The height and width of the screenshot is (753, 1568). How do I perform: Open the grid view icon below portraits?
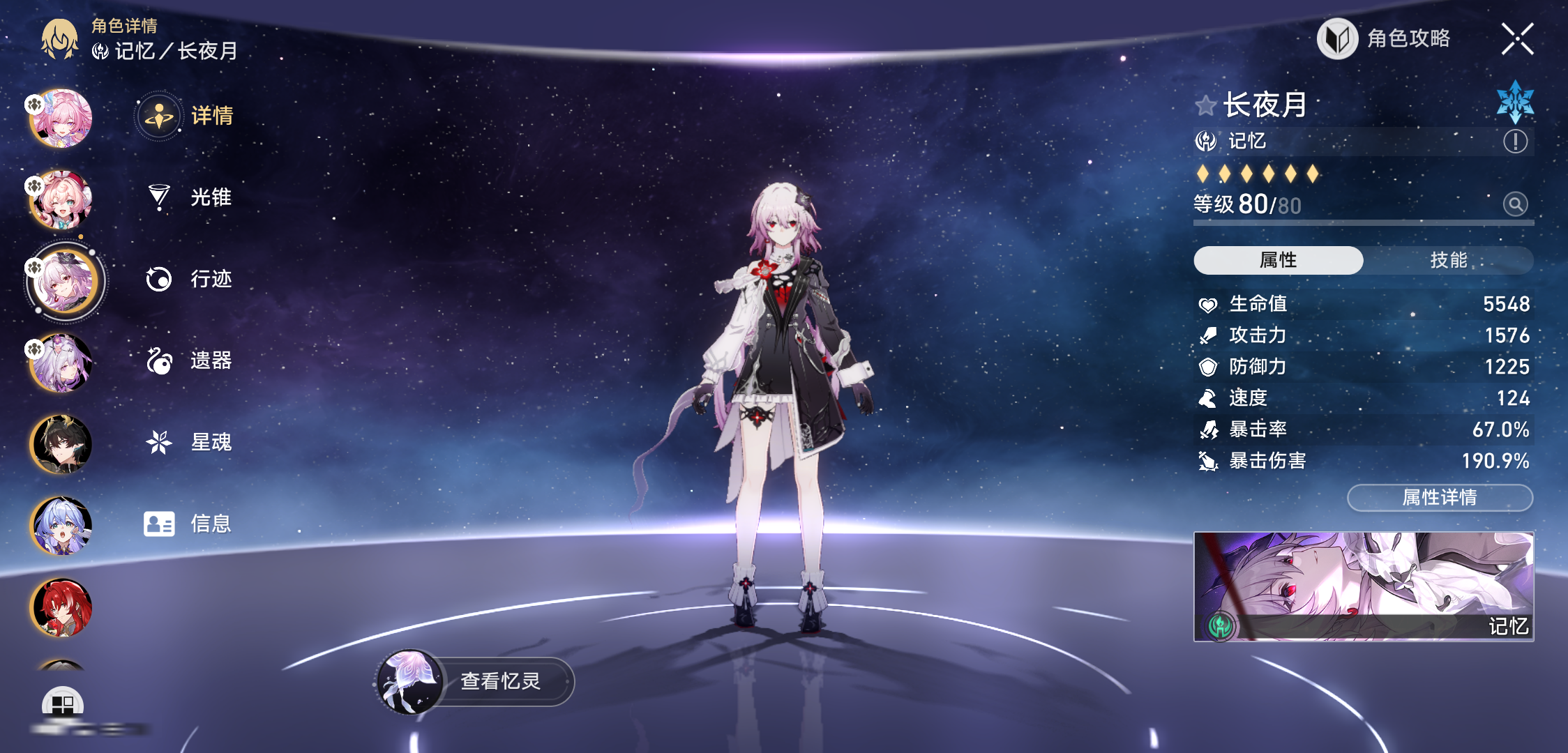tap(63, 704)
